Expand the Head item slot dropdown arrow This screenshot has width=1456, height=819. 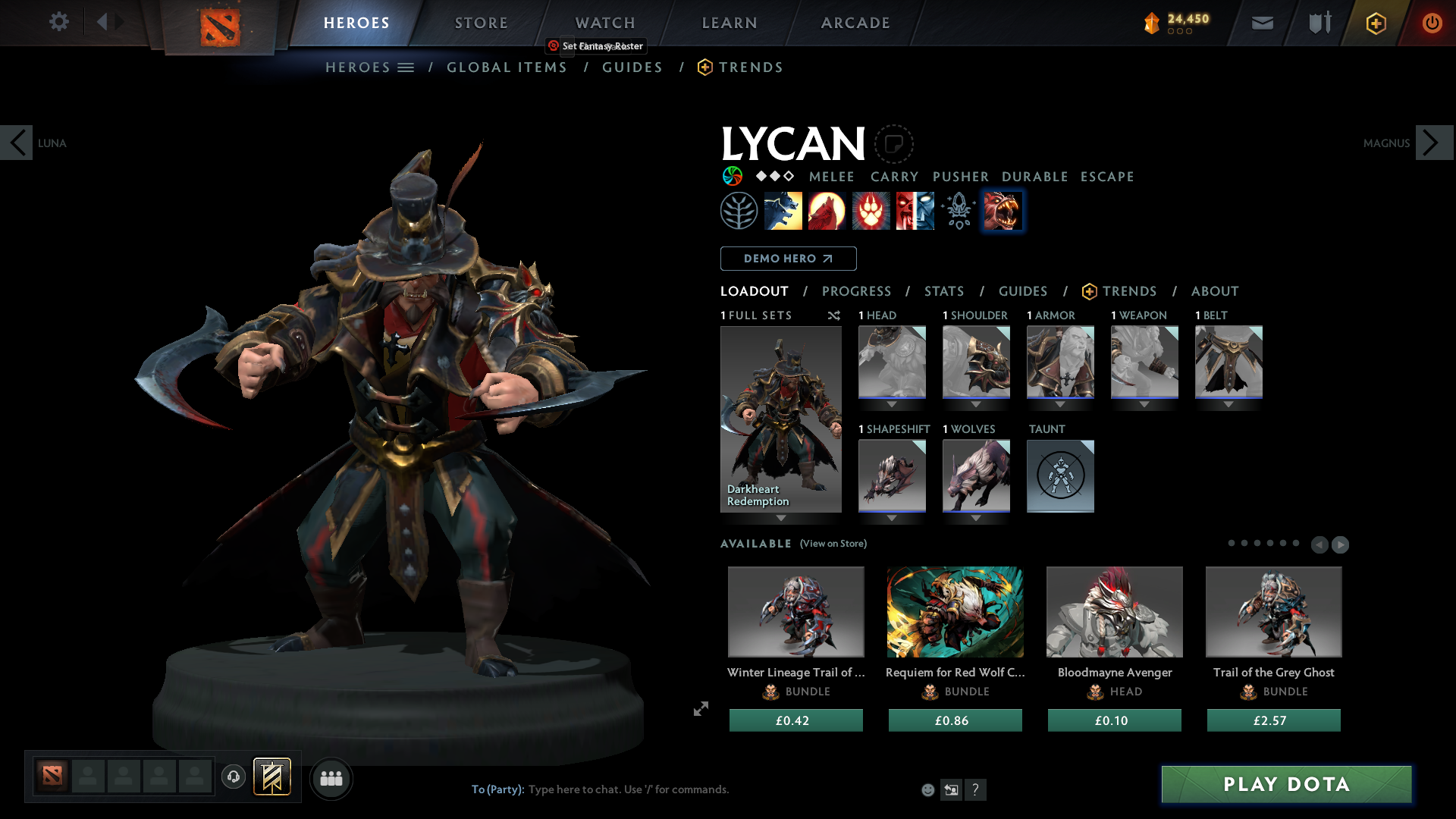(893, 404)
